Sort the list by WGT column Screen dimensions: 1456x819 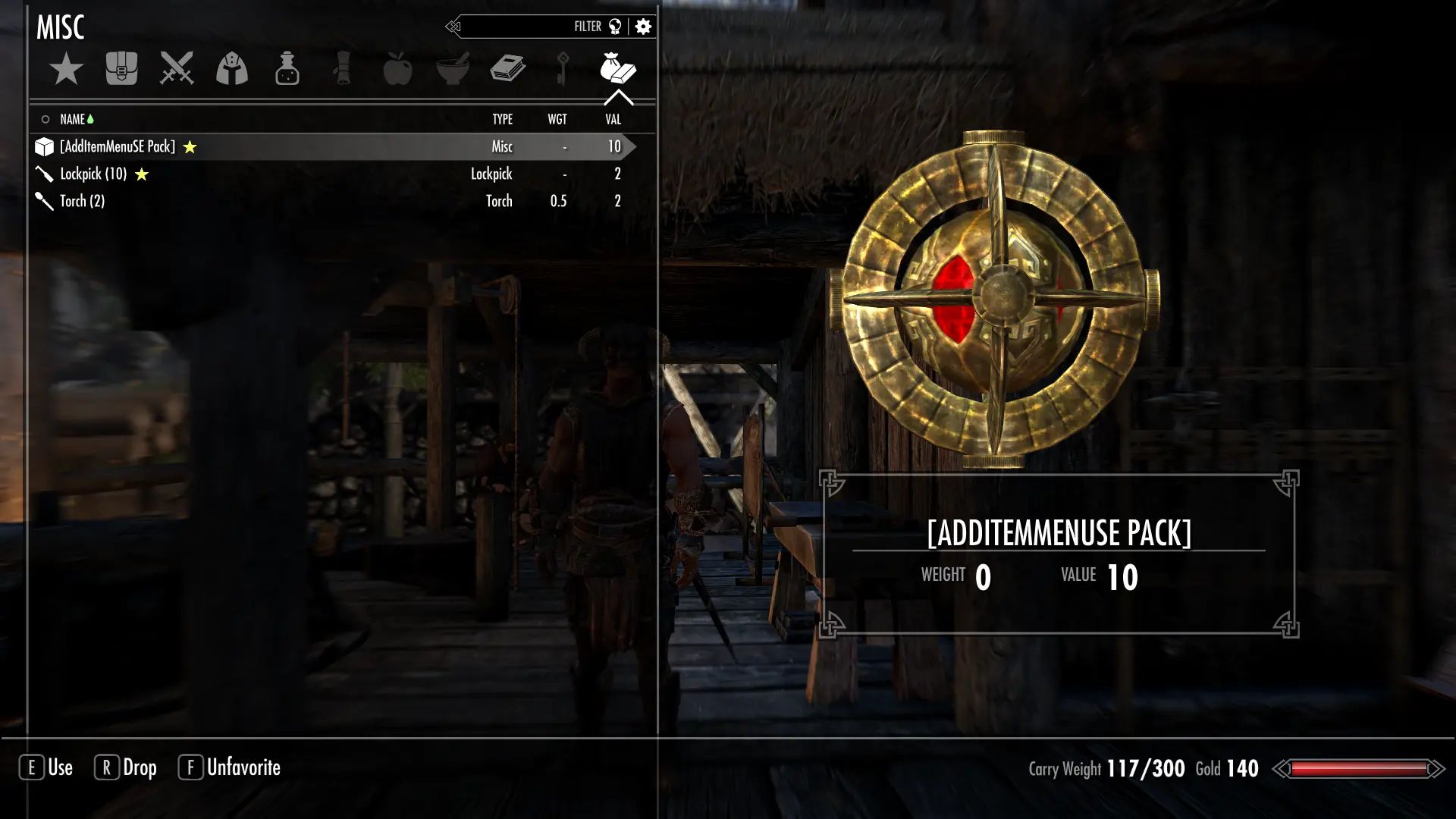(x=557, y=119)
